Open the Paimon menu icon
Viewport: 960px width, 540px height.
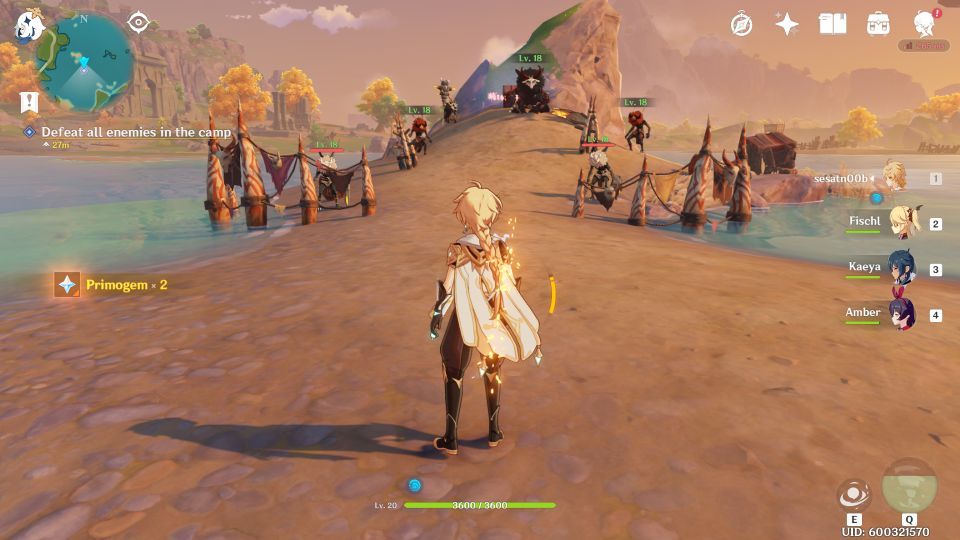[x=26, y=26]
